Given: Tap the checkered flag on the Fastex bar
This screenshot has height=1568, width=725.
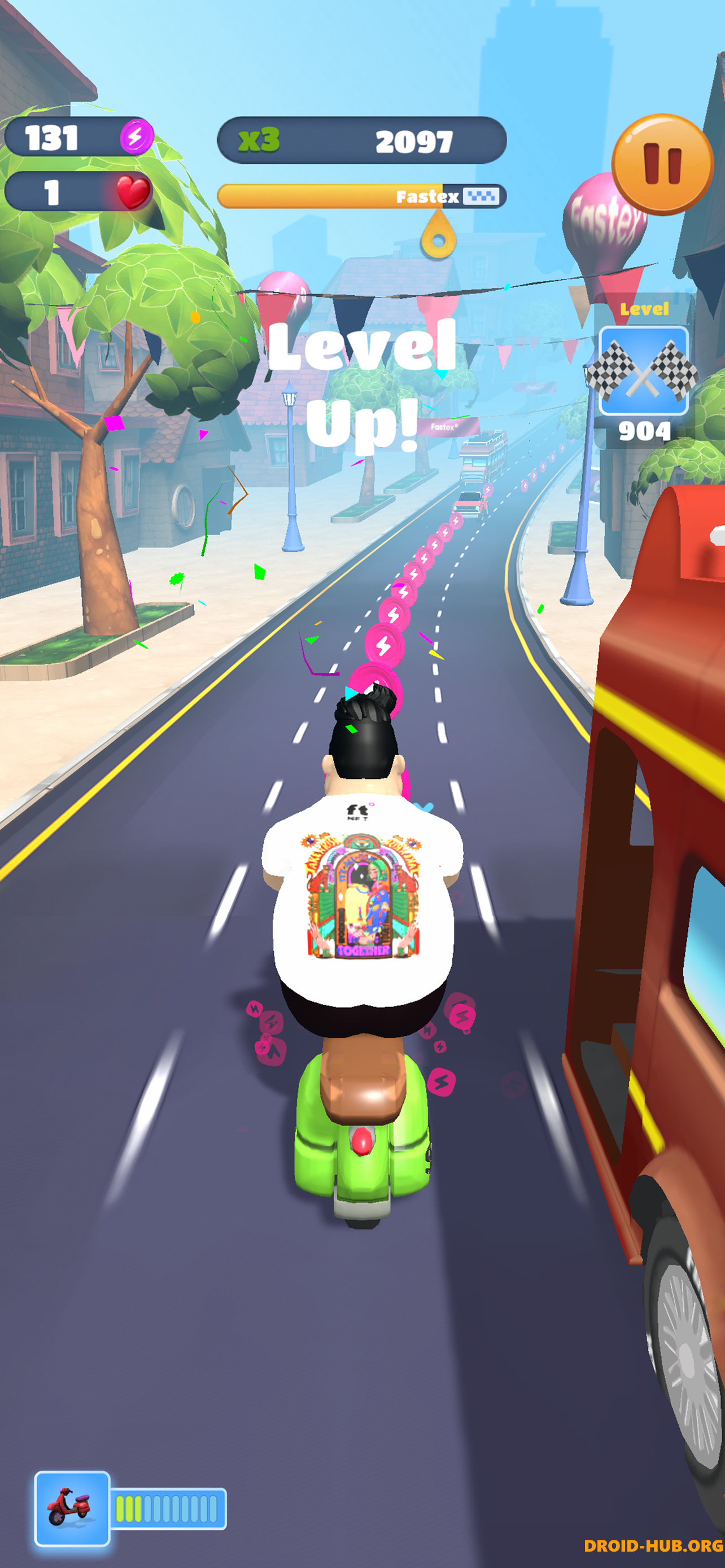Looking at the screenshot, I should 482,196.
